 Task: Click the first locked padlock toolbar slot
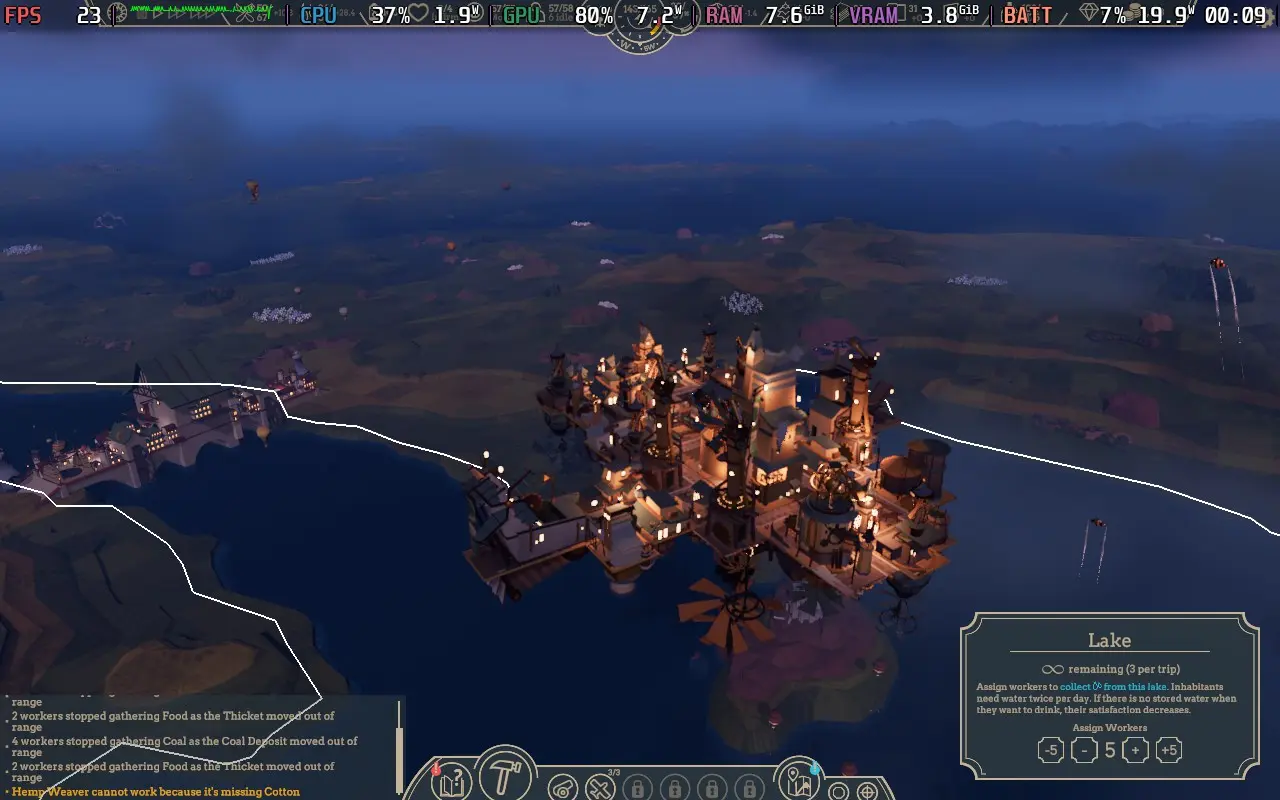pos(637,789)
